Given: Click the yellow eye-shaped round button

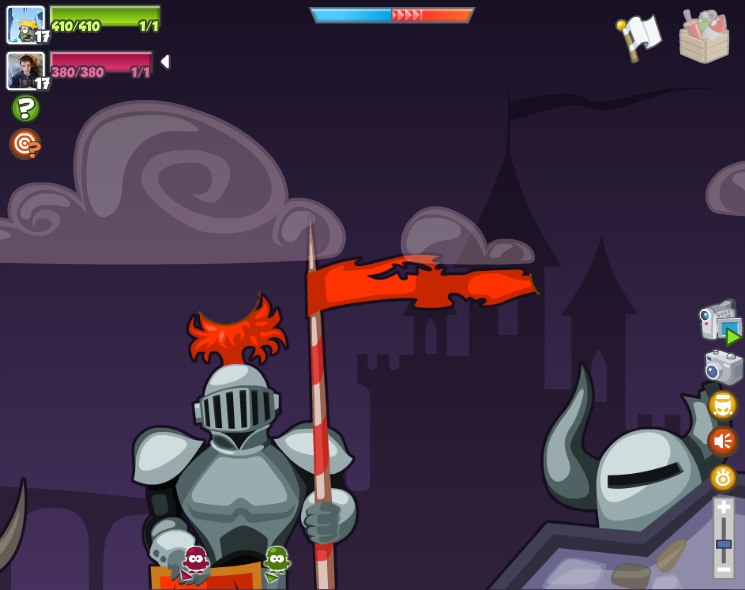Looking at the screenshot, I should click(722, 477).
